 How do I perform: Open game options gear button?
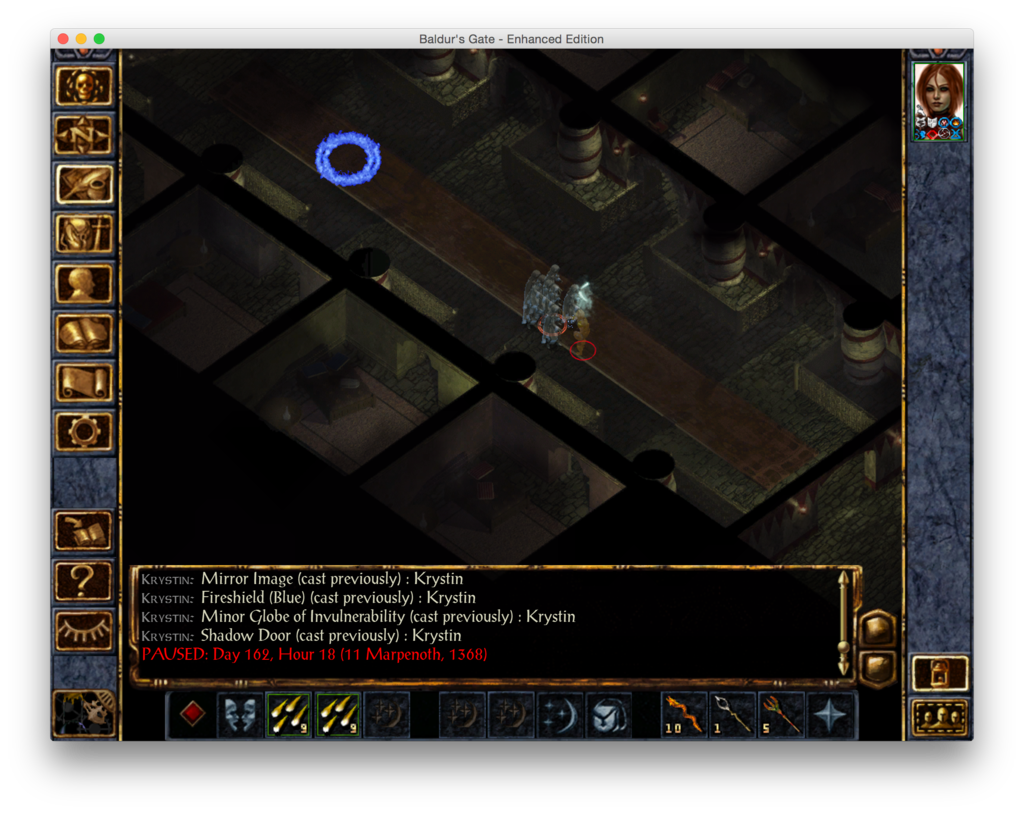pyautogui.click(x=84, y=430)
